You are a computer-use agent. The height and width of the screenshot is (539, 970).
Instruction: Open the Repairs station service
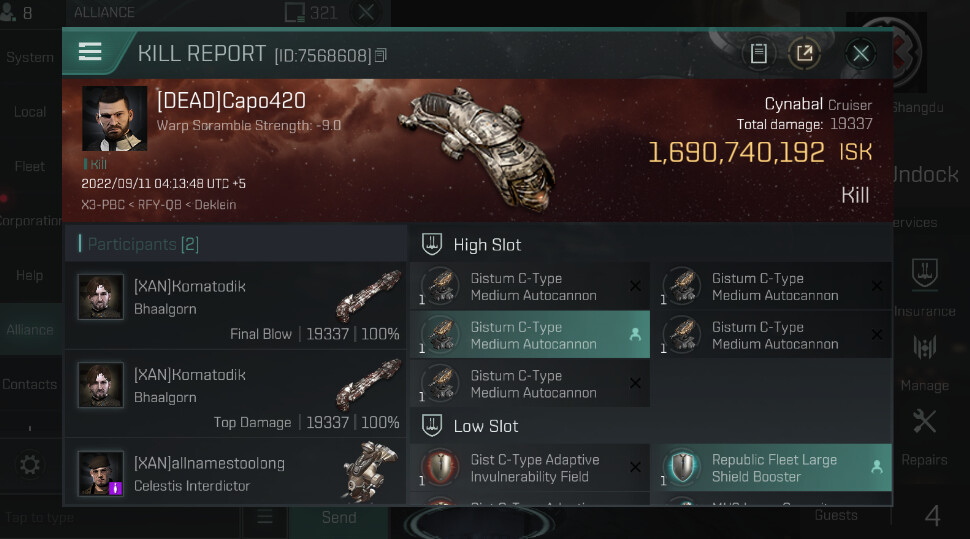924,435
